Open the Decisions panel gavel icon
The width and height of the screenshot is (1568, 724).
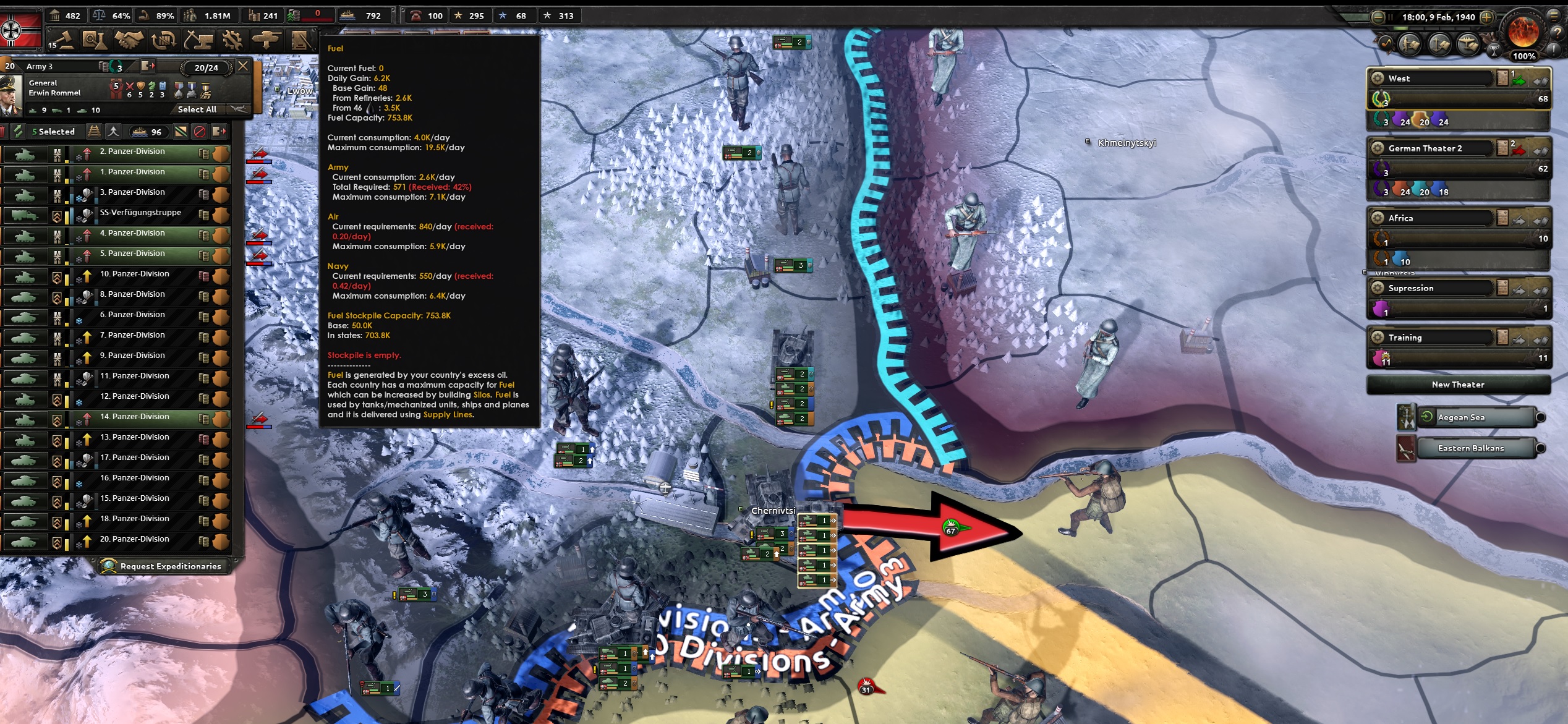tap(65, 40)
